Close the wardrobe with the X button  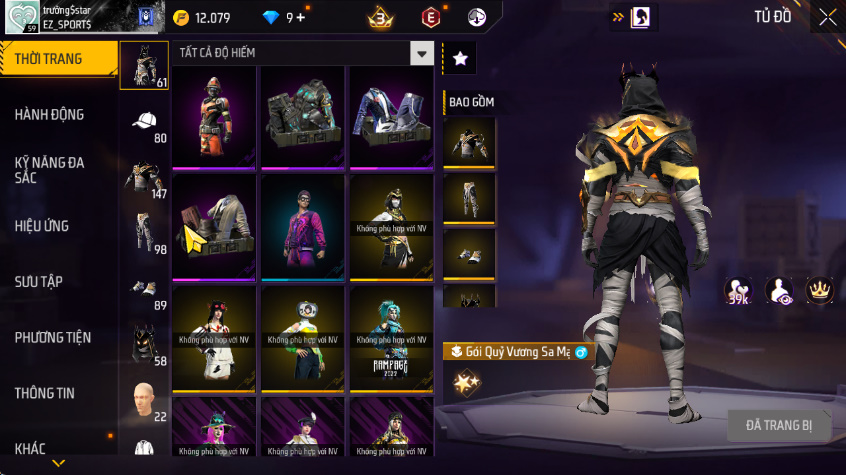[x=827, y=17]
